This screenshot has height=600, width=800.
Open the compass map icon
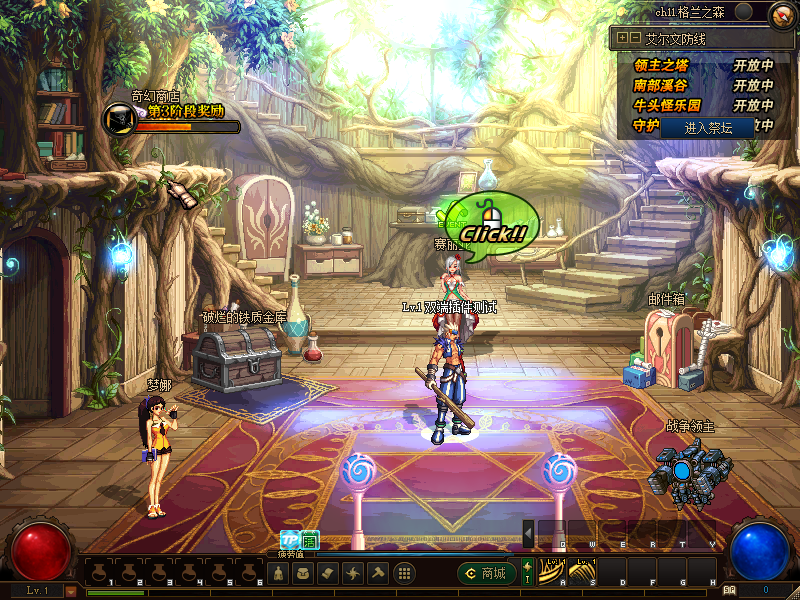pyautogui.click(x=783, y=14)
